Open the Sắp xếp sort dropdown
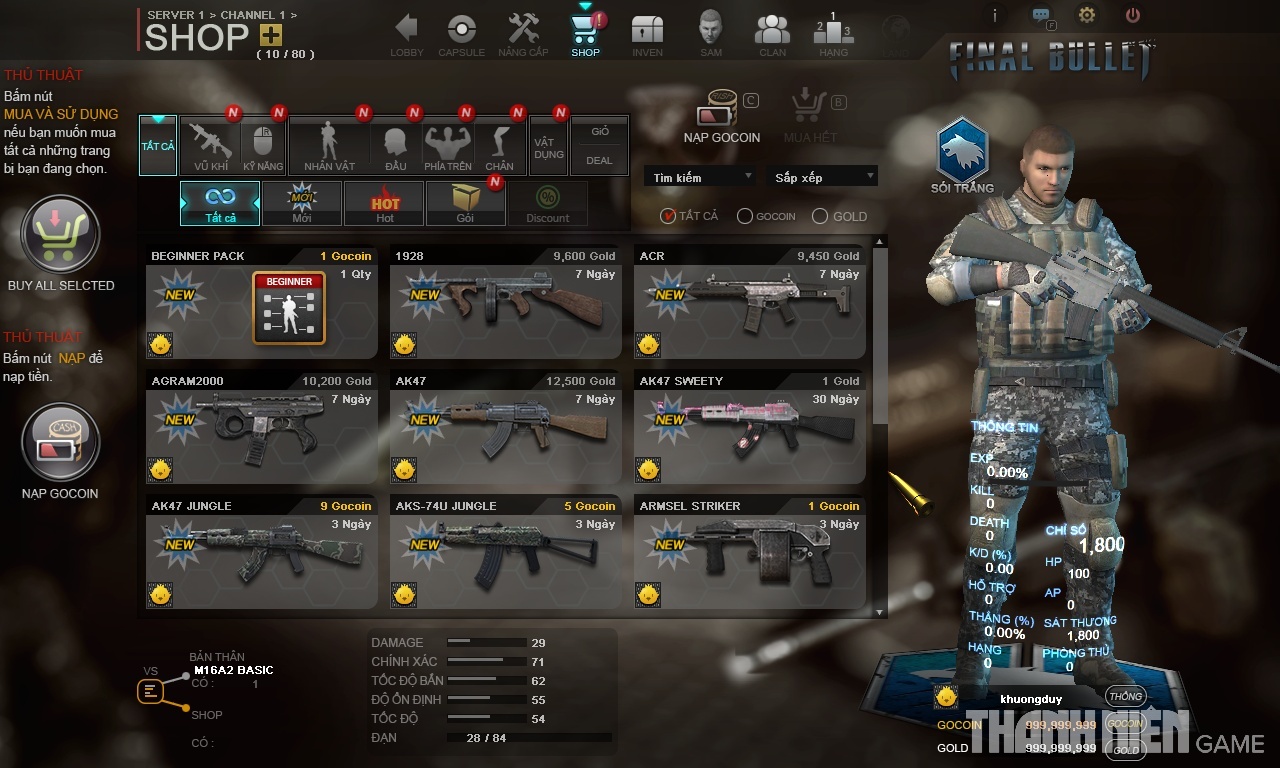 (822, 176)
